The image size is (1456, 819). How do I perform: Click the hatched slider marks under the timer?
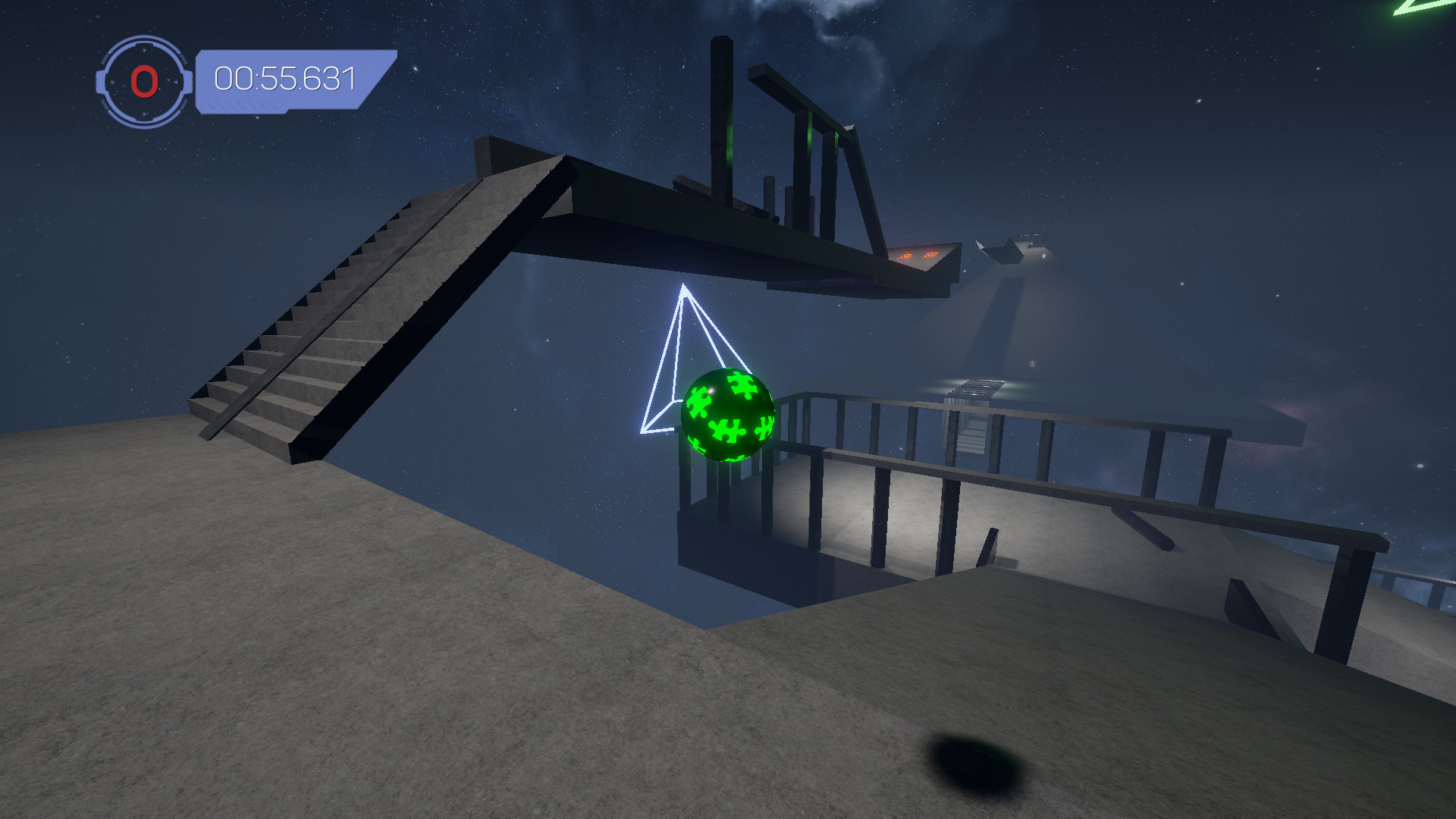(x=245, y=105)
